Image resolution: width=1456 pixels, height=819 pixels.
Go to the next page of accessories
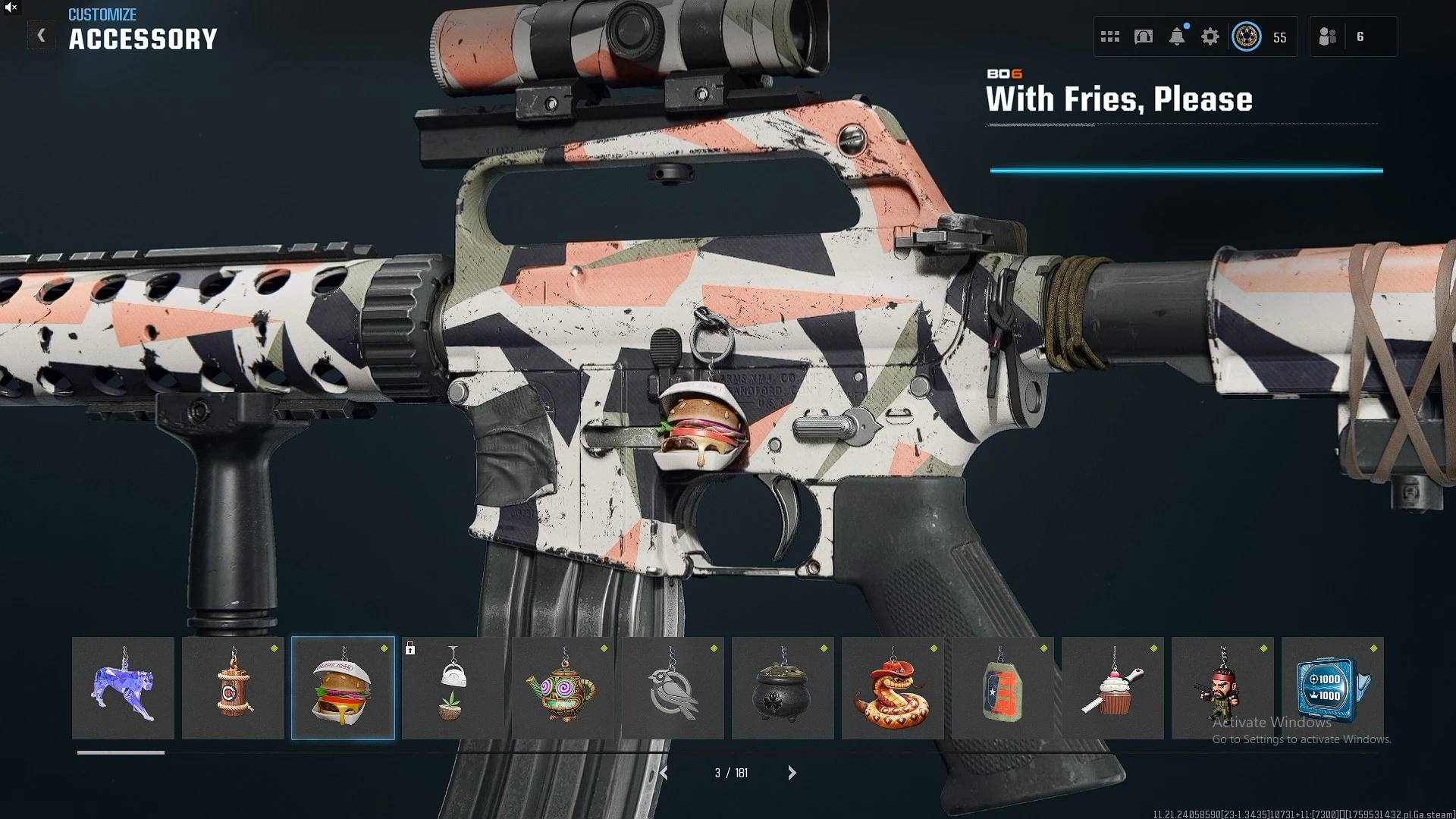click(792, 773)
